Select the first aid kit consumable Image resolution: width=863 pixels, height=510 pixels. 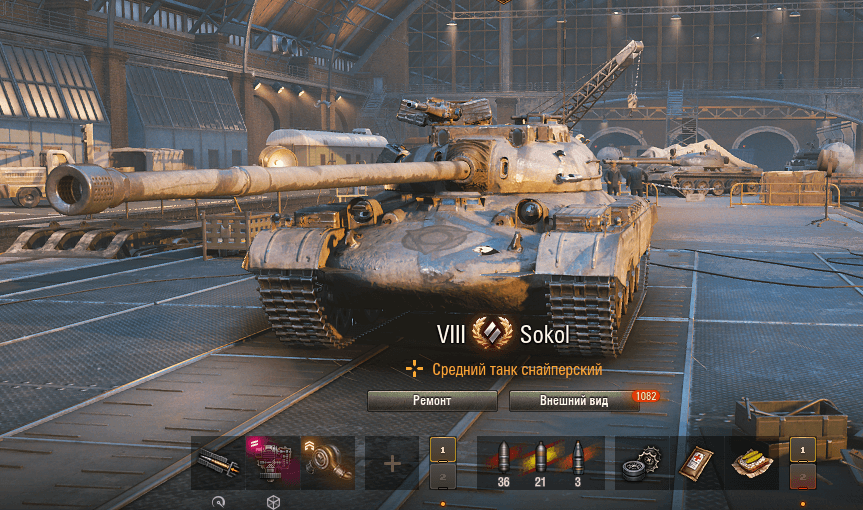pos(697,463)
